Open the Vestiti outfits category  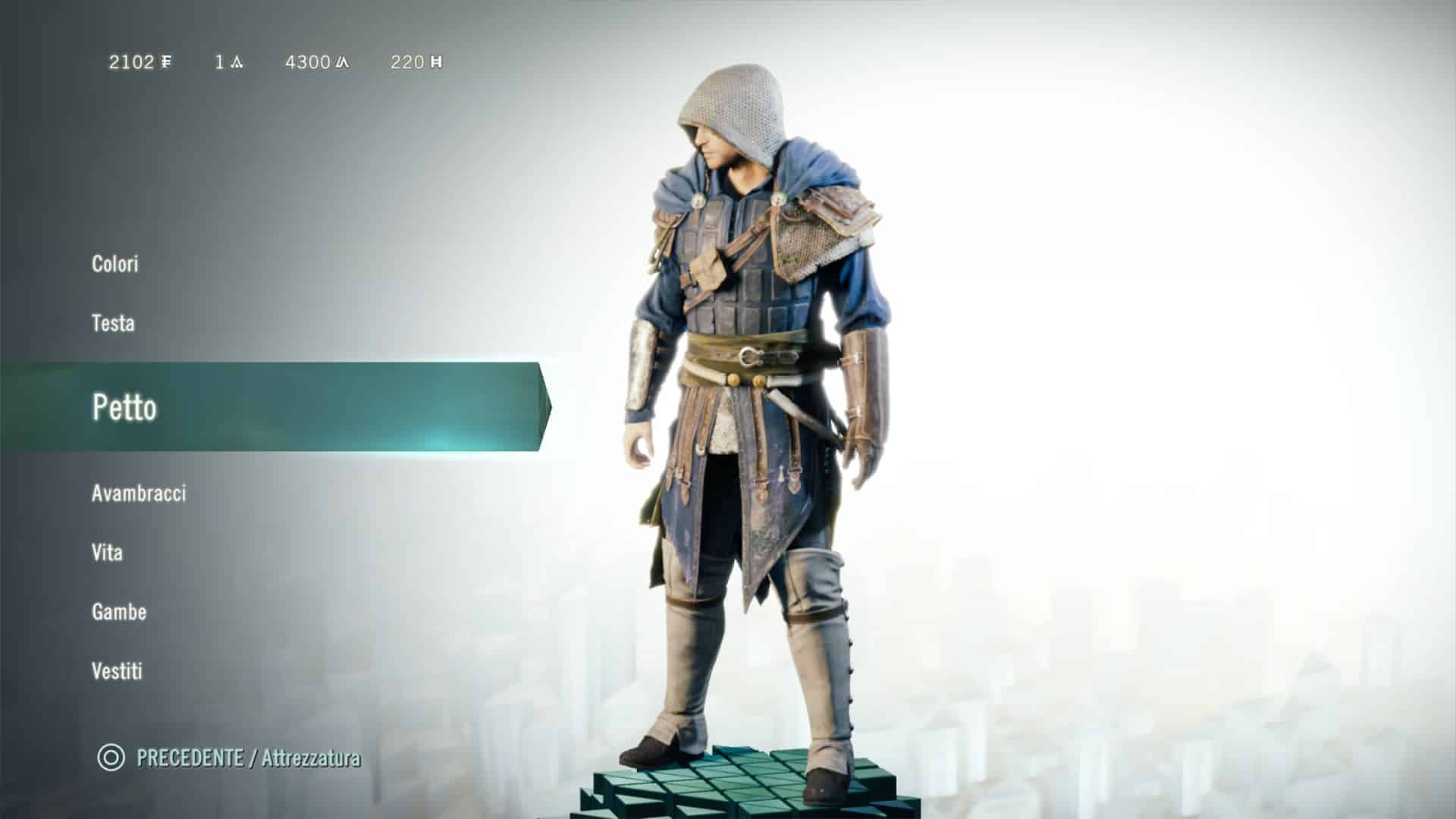(x=117, y=670)
